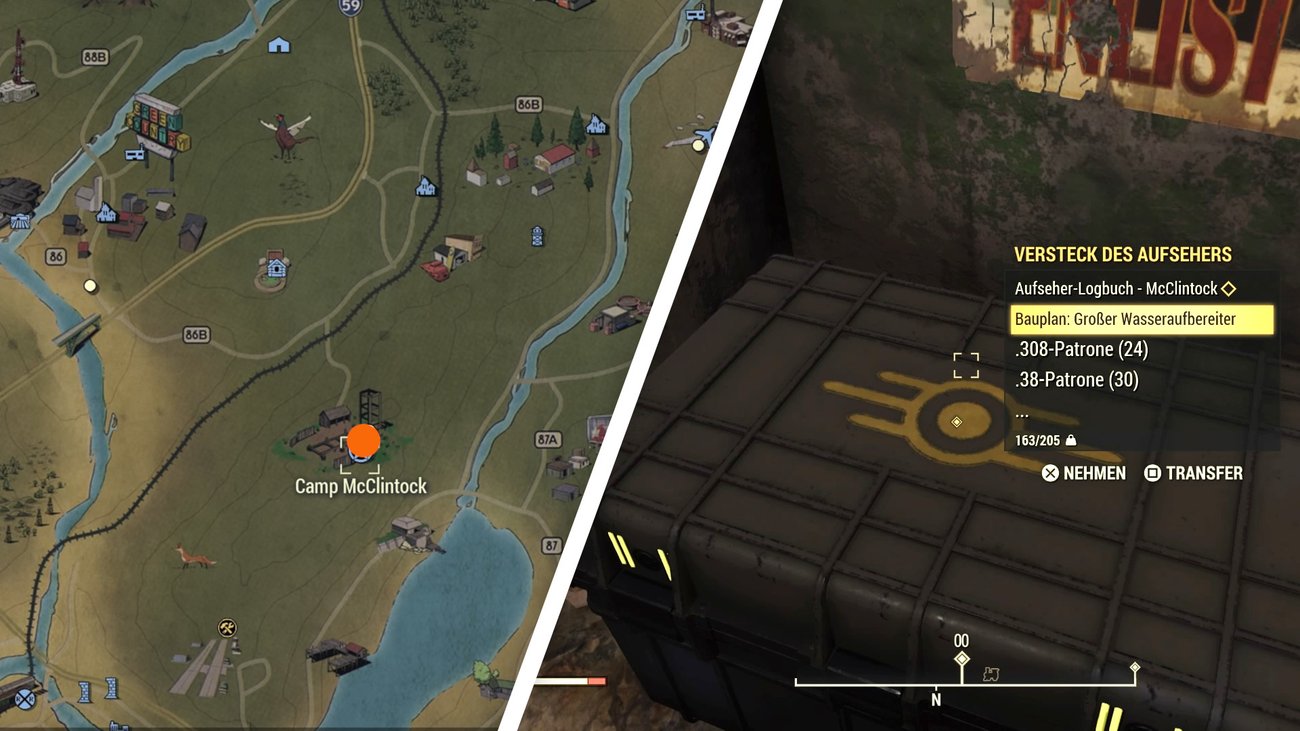
Task: Click the VERSTECK DES AUFSEHERS header
Action: [x=1124, y=254]
